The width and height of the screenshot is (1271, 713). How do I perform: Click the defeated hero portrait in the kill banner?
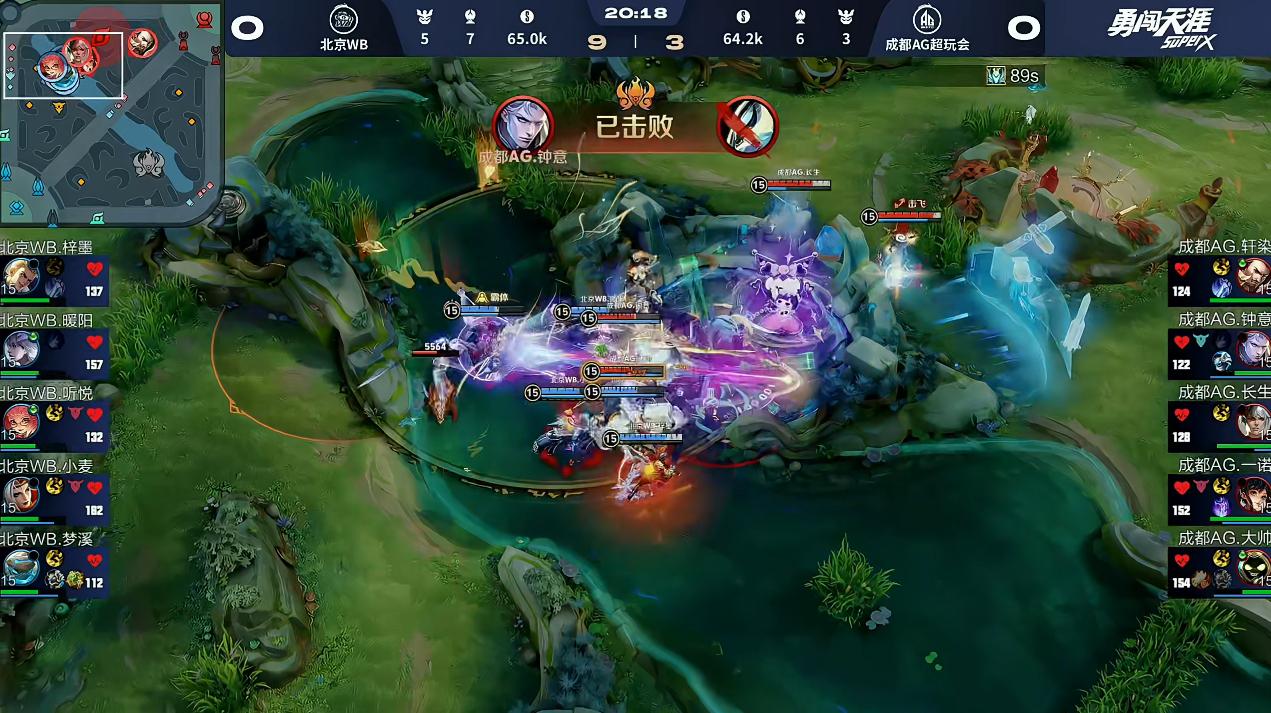[748, 126]
